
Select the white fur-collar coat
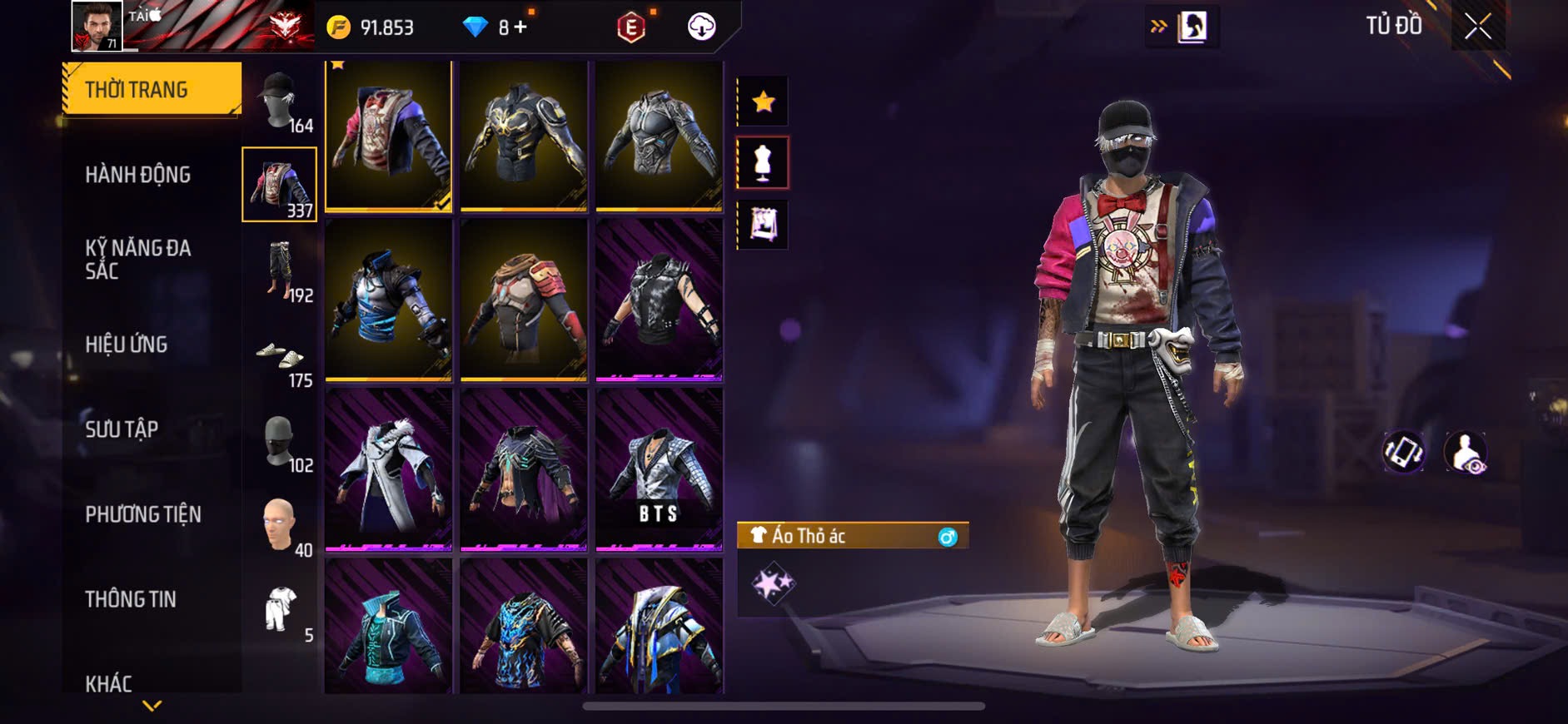pos(388,470)
